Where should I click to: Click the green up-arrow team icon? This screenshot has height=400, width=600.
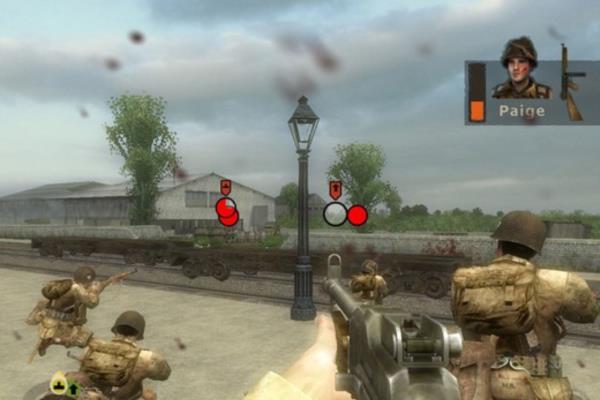[x=73, y=387]
